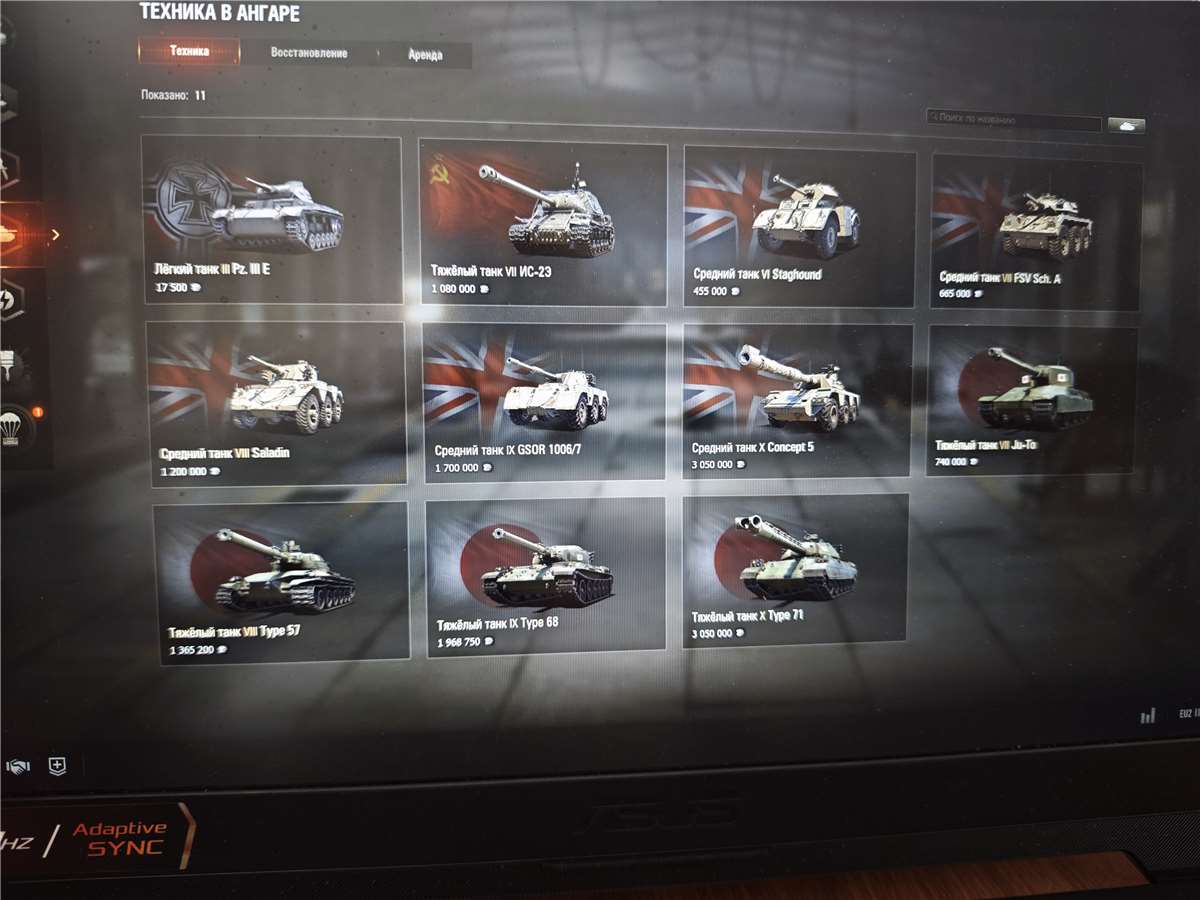Pick the FSV Sch. A tank card

(1036, 232)
